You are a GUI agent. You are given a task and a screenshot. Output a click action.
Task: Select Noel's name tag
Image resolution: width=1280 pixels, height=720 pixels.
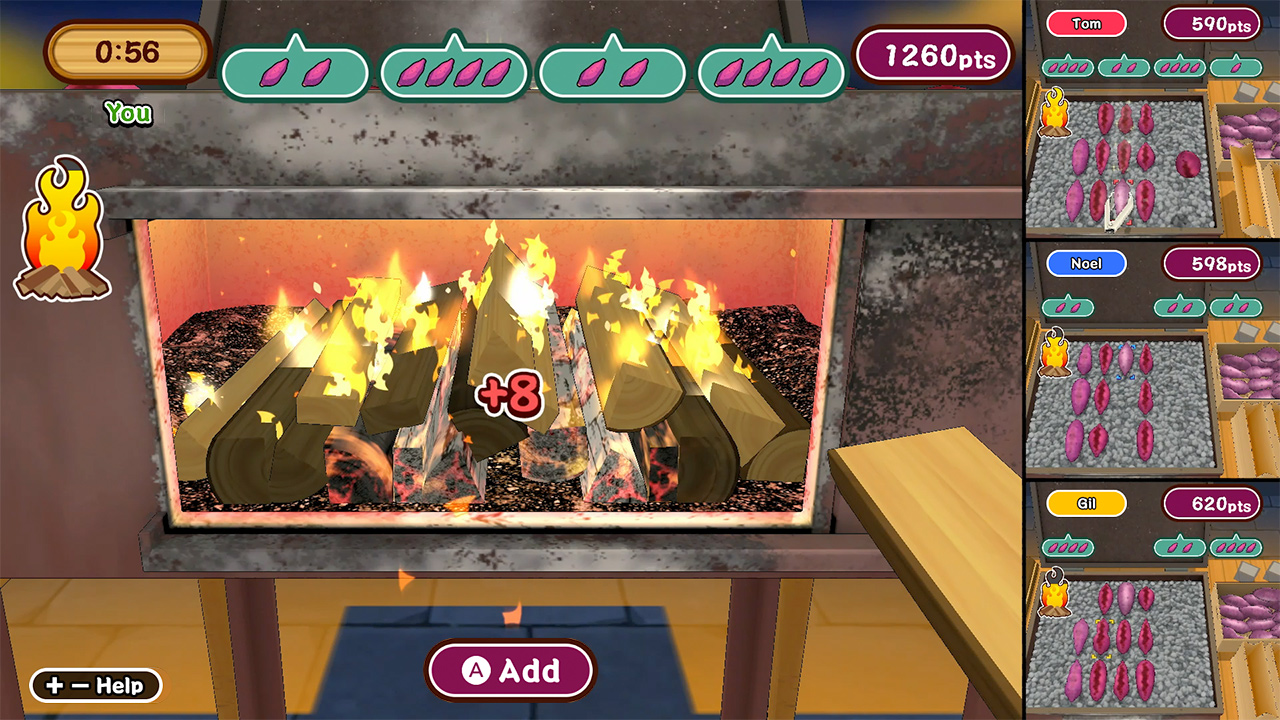[1086, 263]
